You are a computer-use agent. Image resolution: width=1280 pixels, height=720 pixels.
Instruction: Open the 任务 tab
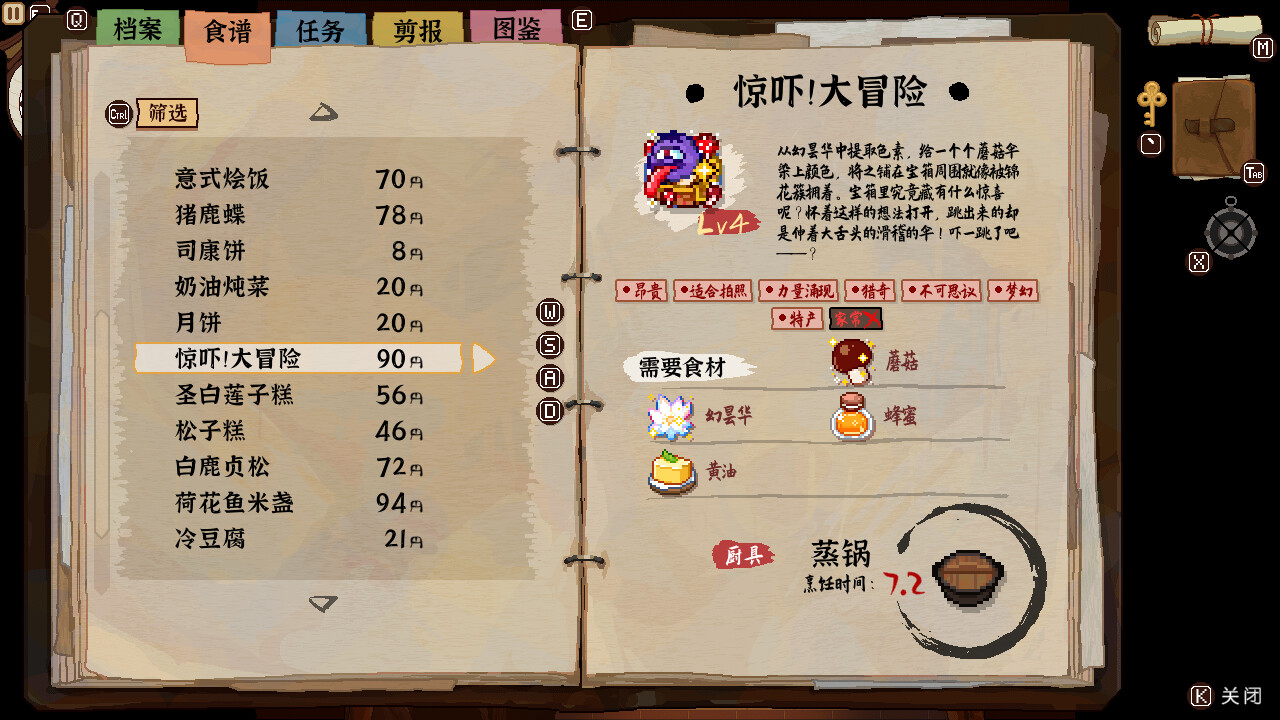320,28
